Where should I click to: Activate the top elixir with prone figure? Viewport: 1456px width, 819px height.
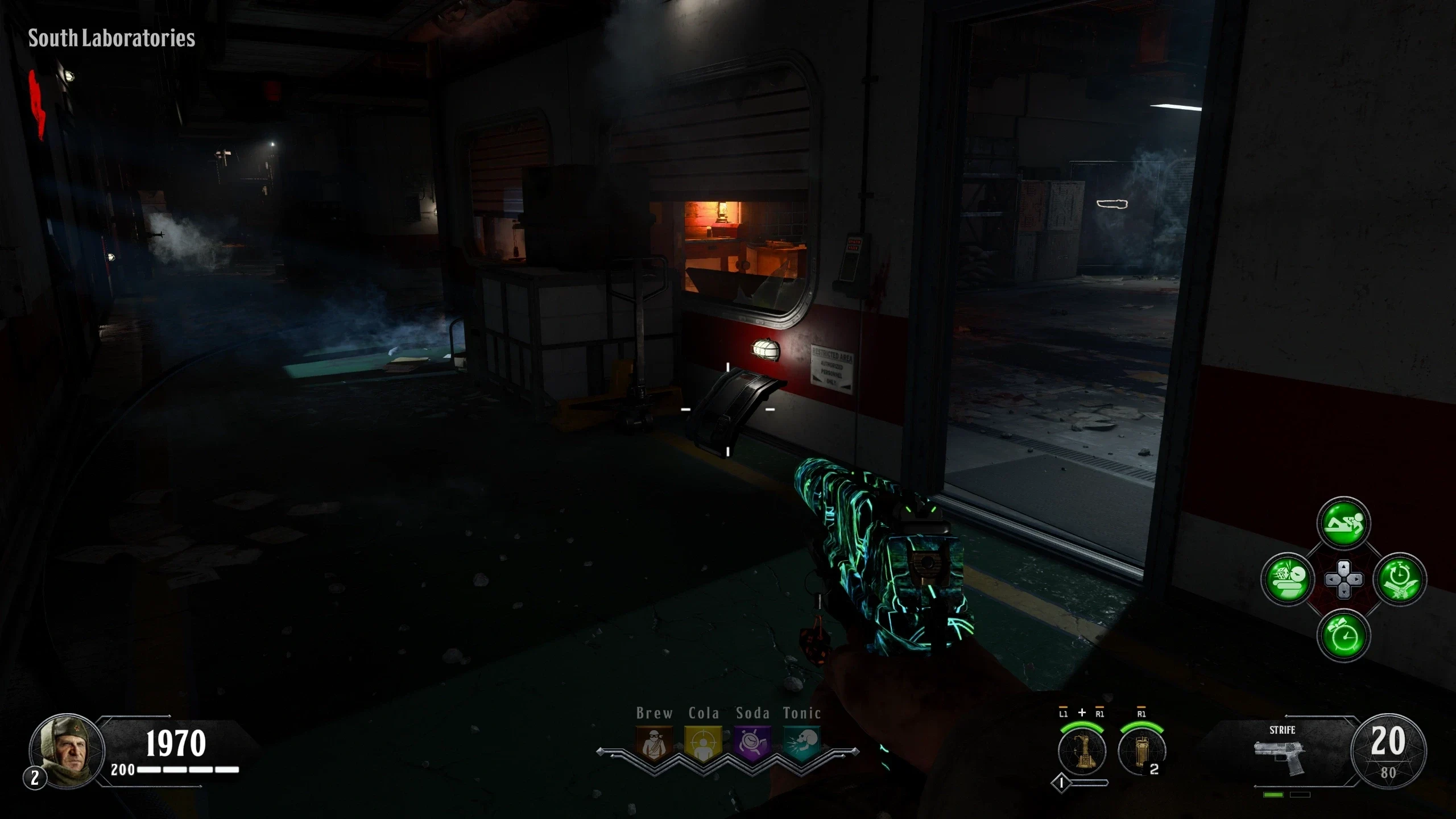pos(1343,524)
